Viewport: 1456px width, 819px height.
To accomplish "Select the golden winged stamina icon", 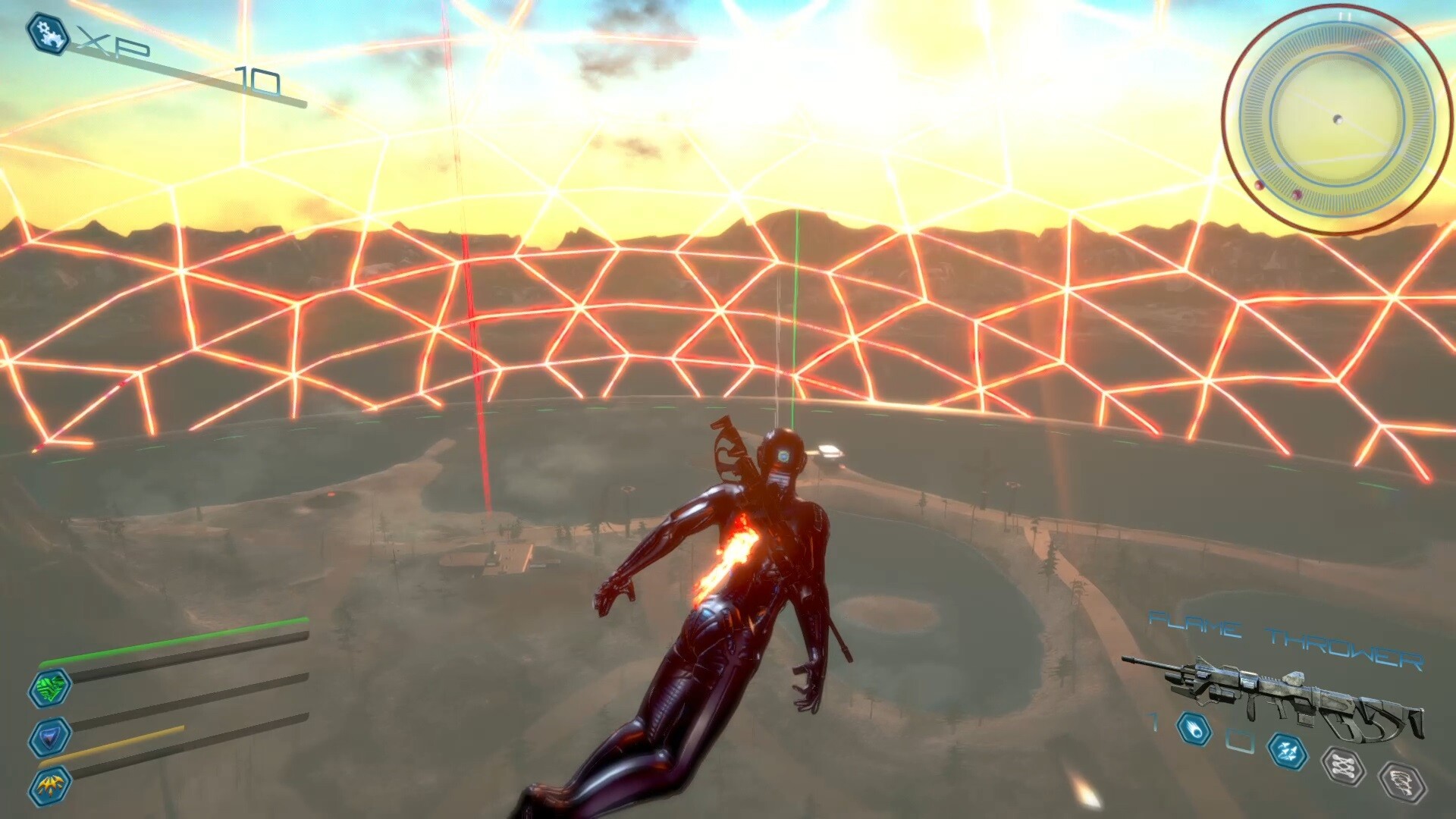I will click(51, 786).
